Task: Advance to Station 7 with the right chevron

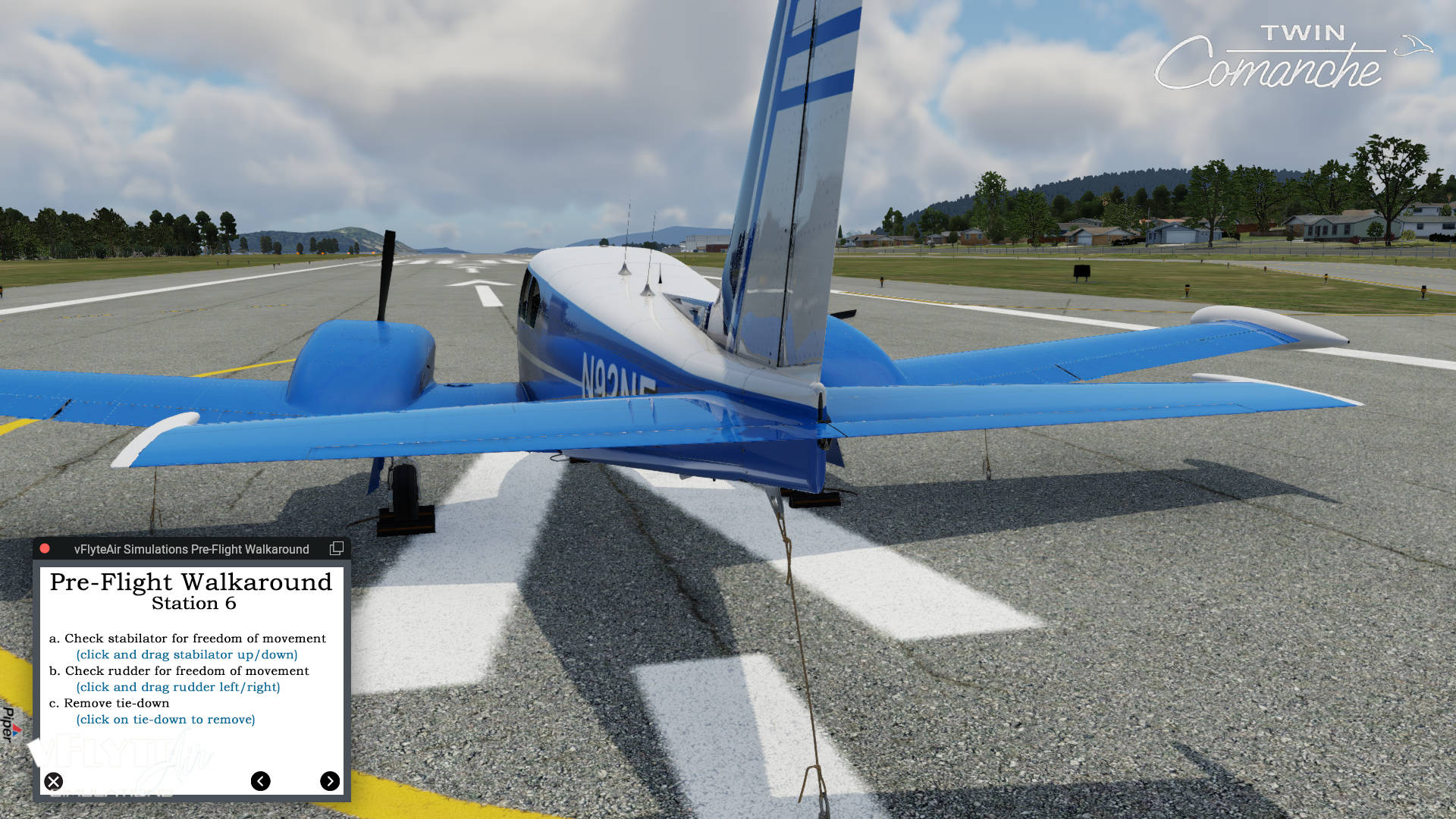Action: click(x=330, y=781)
